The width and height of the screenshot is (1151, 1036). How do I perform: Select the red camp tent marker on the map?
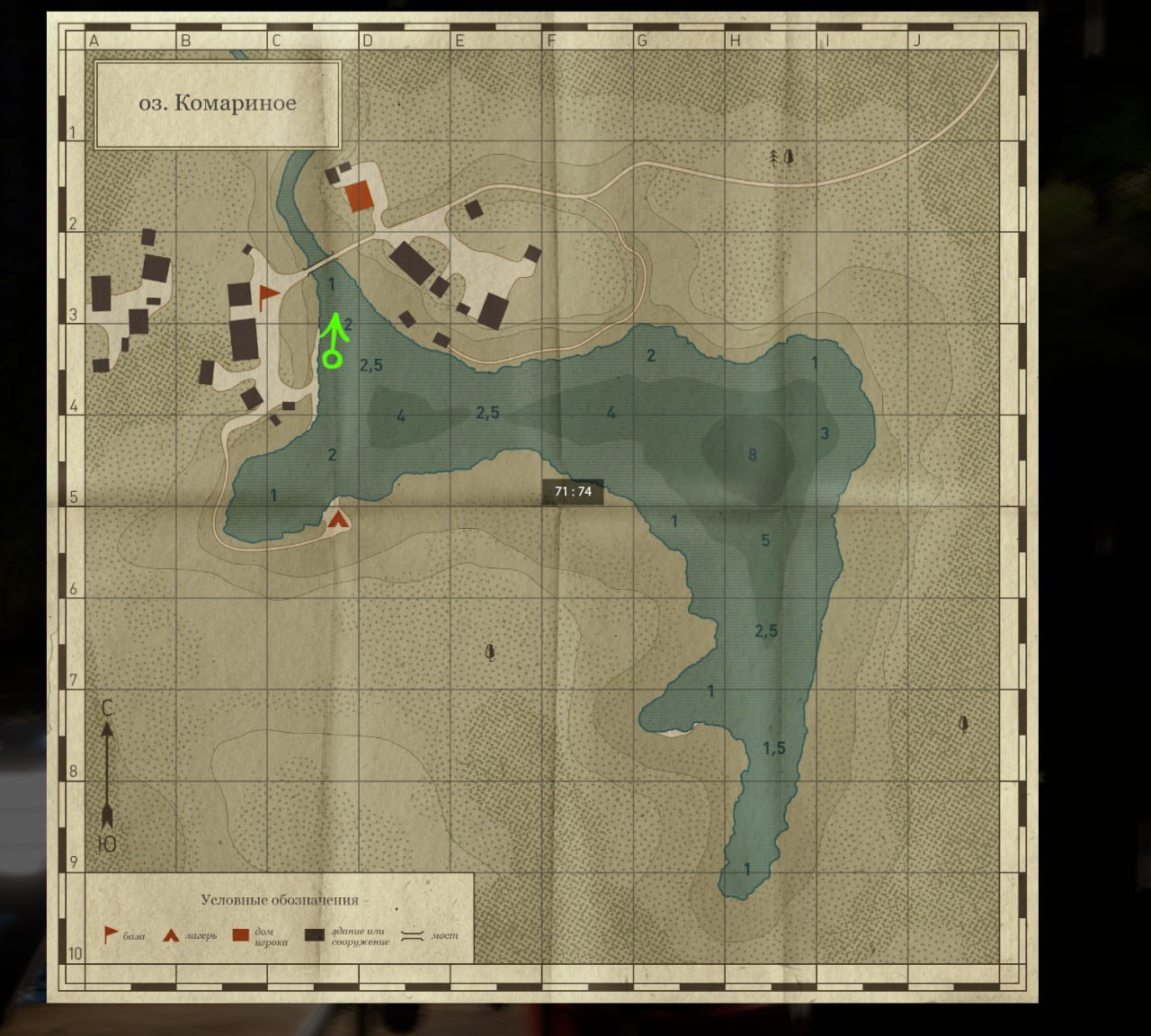click(x=338, y=519)
